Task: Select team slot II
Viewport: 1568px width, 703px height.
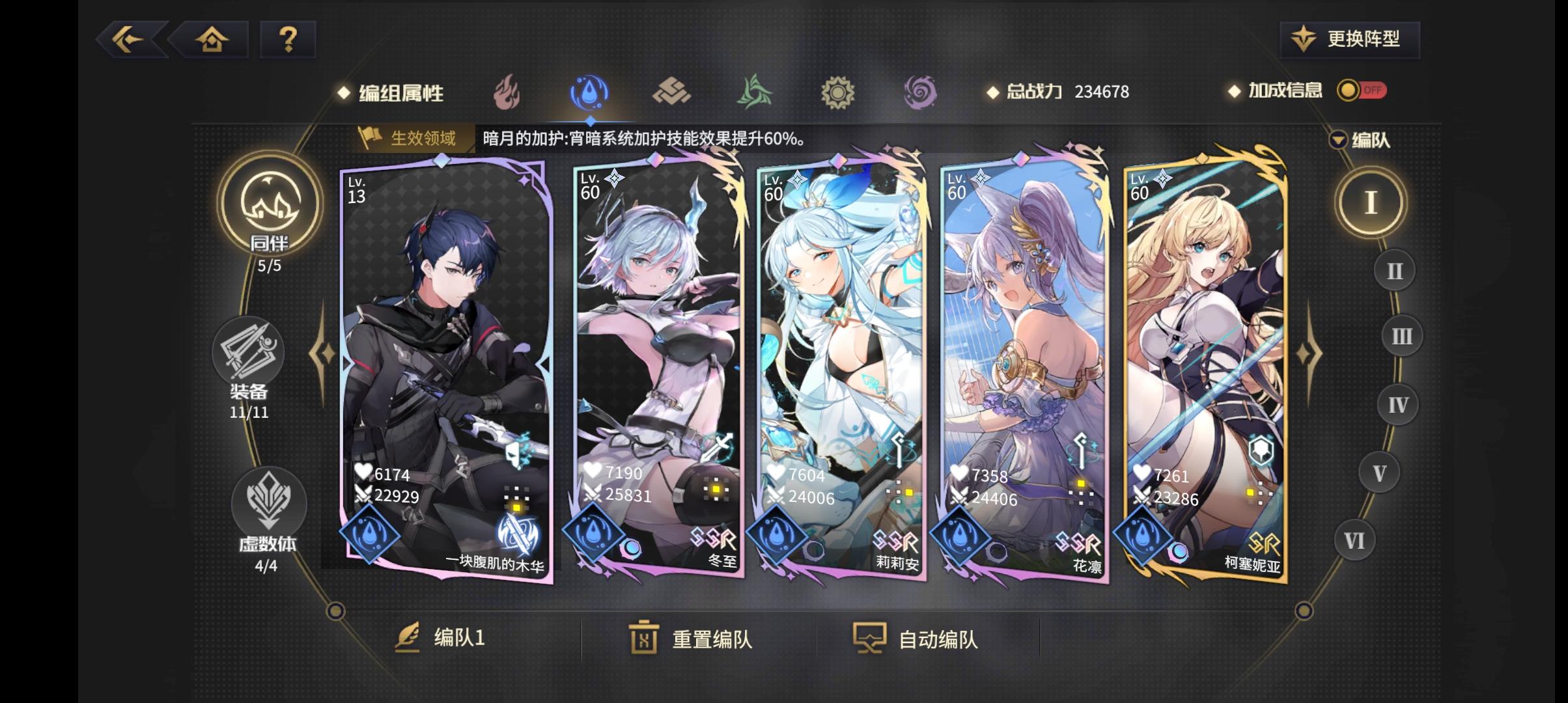Action: (x=1393, y=270)
